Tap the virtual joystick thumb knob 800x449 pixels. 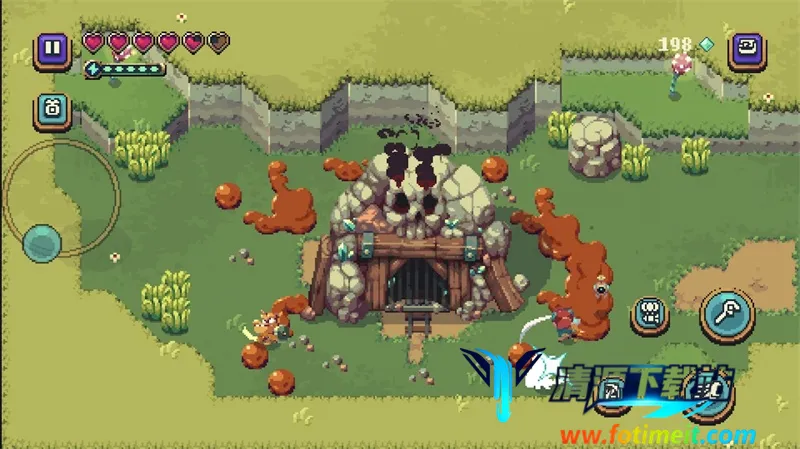point(42,241)
